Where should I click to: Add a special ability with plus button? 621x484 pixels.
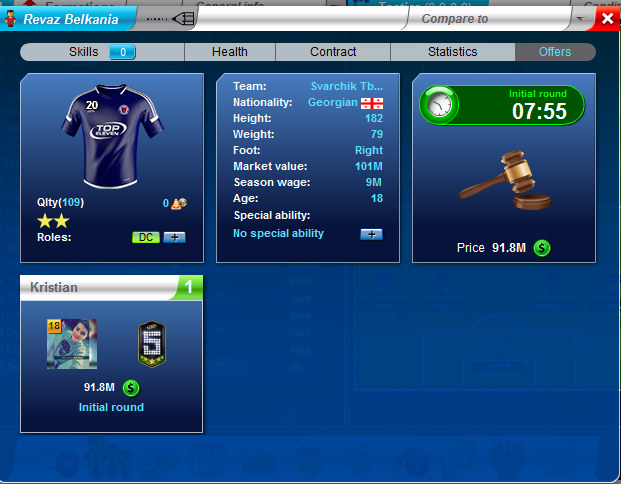371,234
